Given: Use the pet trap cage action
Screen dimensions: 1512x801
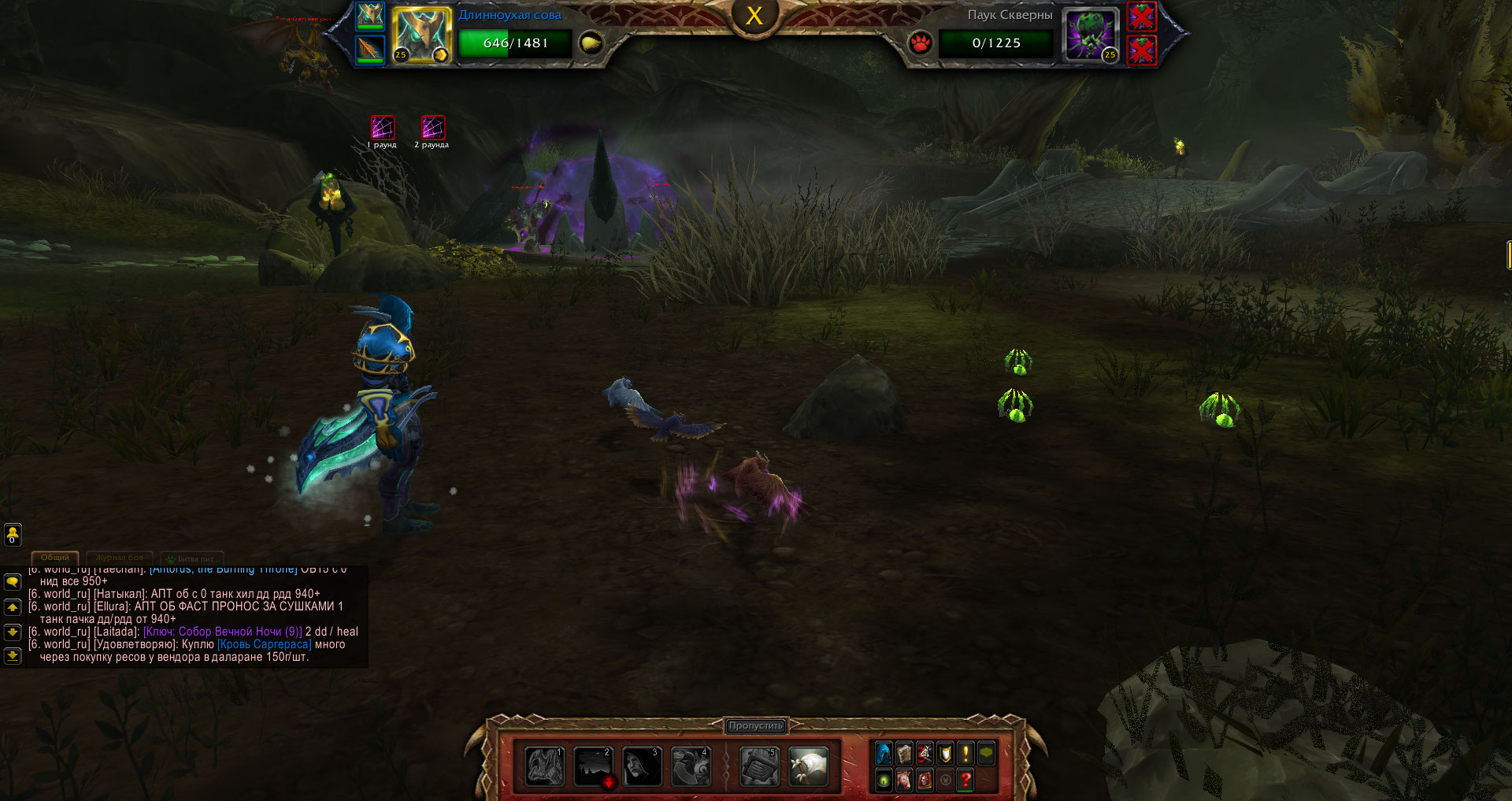Looking at the screenshot, I should click(x=759, y=766).
